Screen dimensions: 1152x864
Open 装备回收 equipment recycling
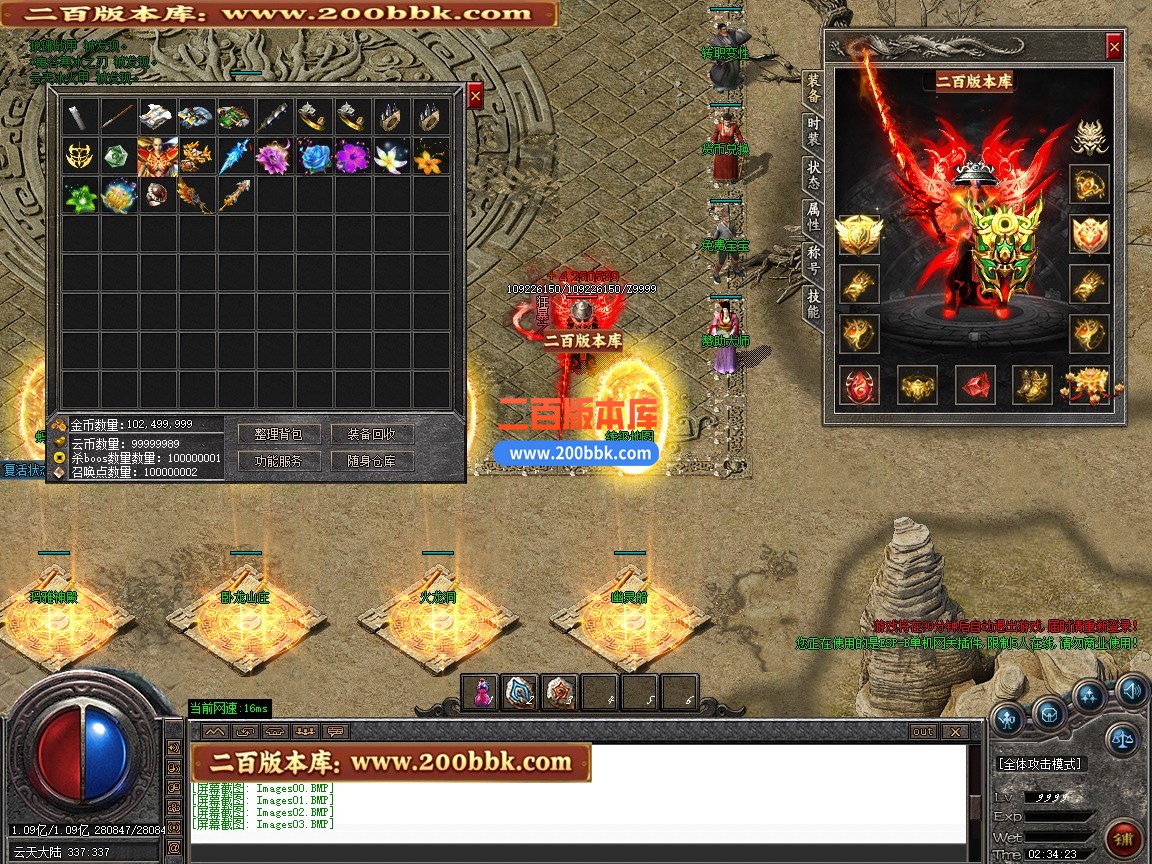(x=372, y=434)
